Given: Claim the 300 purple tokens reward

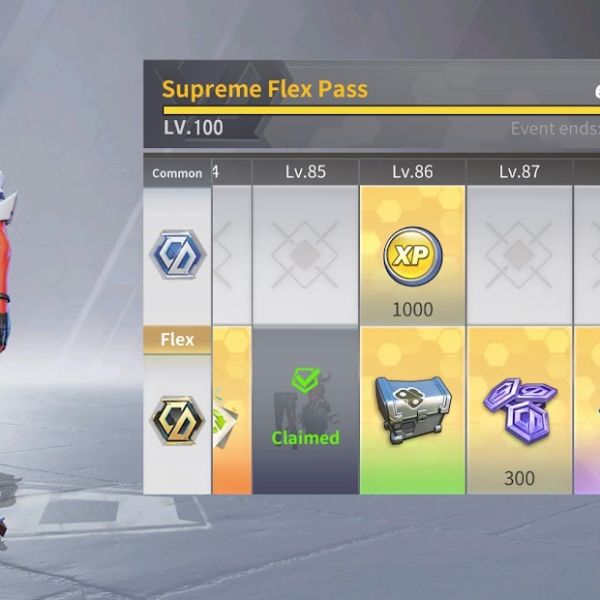Looking at the screenshot, I should [x=519, y=410].
